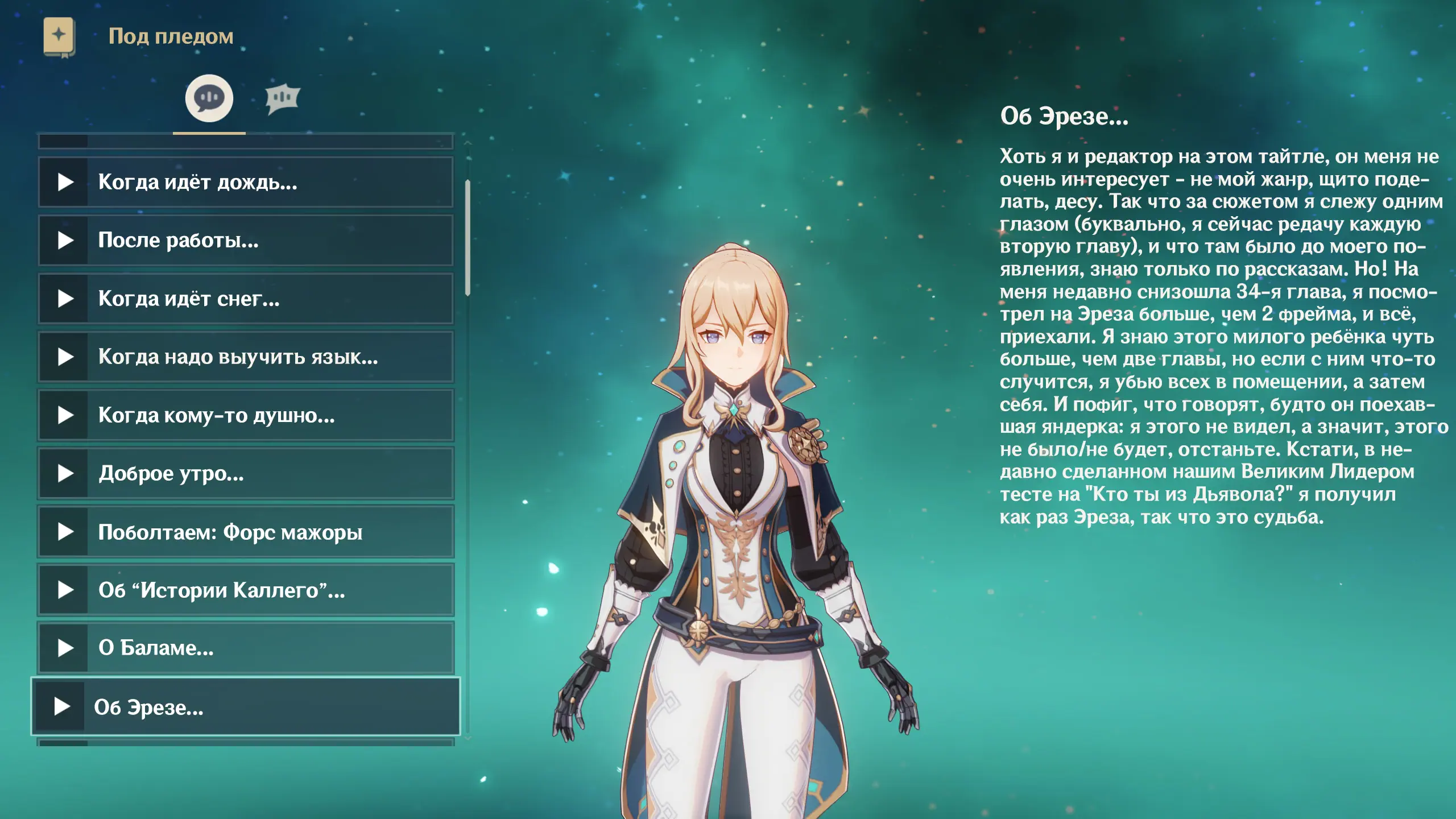Viewport: 1456px width, 819px height.
Task: Click the highlighted "Об Эрезе..." row
Action: 246,707
